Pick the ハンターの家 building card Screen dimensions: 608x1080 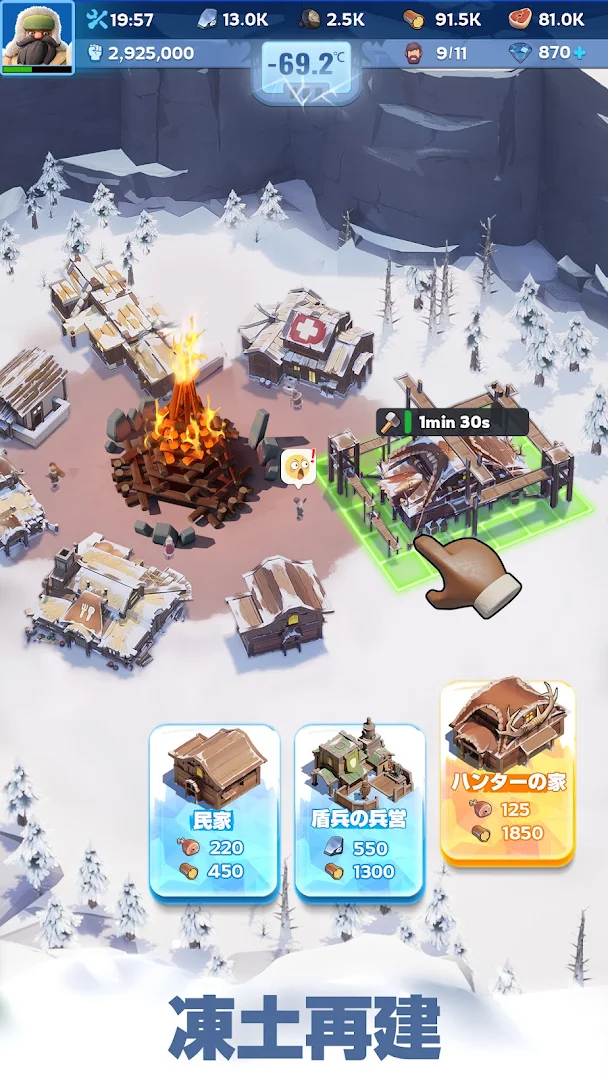[507, 772]
